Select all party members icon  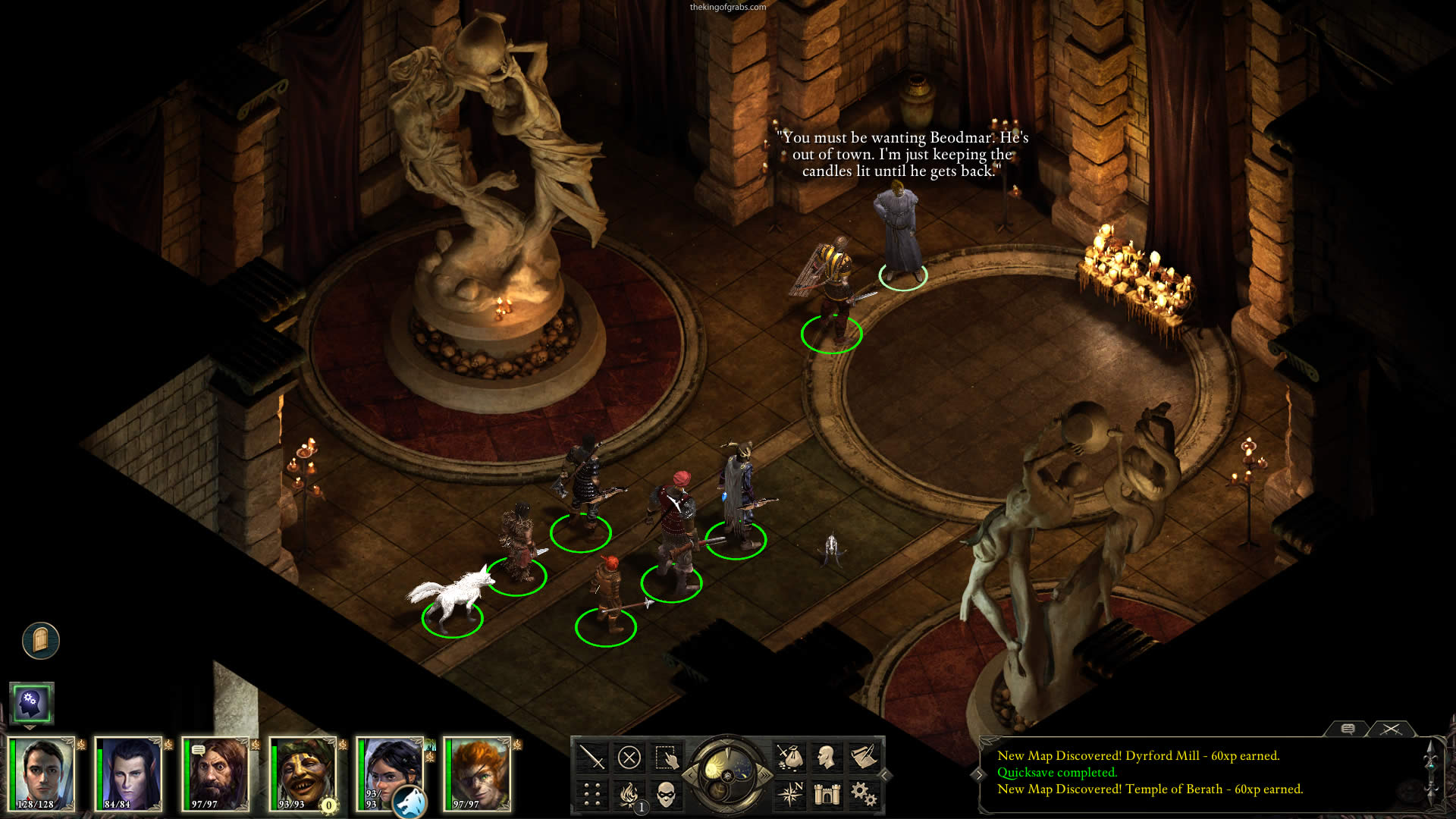(x=666, y=757)
